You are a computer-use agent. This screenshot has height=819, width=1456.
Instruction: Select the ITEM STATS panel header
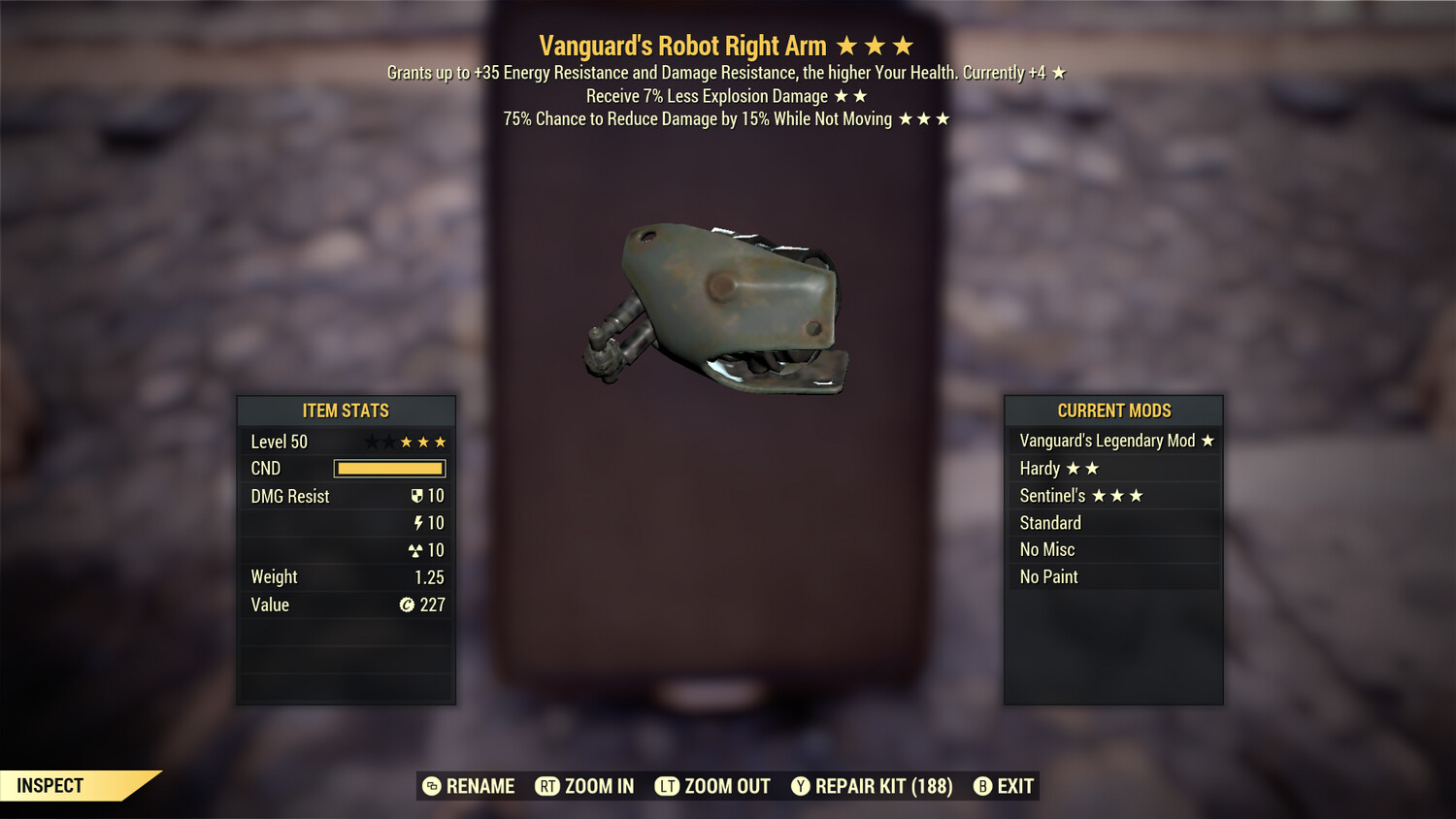(346, 410)
